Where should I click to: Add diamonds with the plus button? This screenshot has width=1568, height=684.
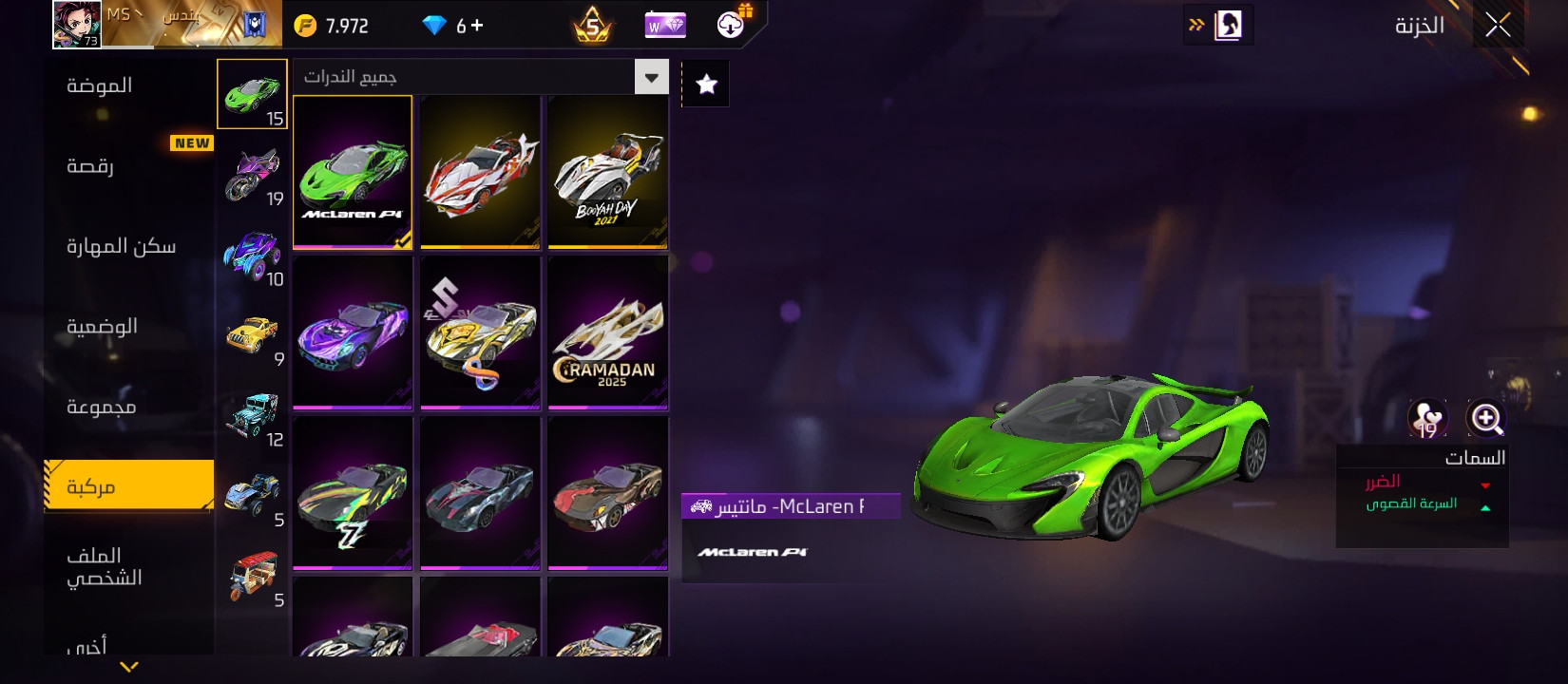click(x=476, y=26)
